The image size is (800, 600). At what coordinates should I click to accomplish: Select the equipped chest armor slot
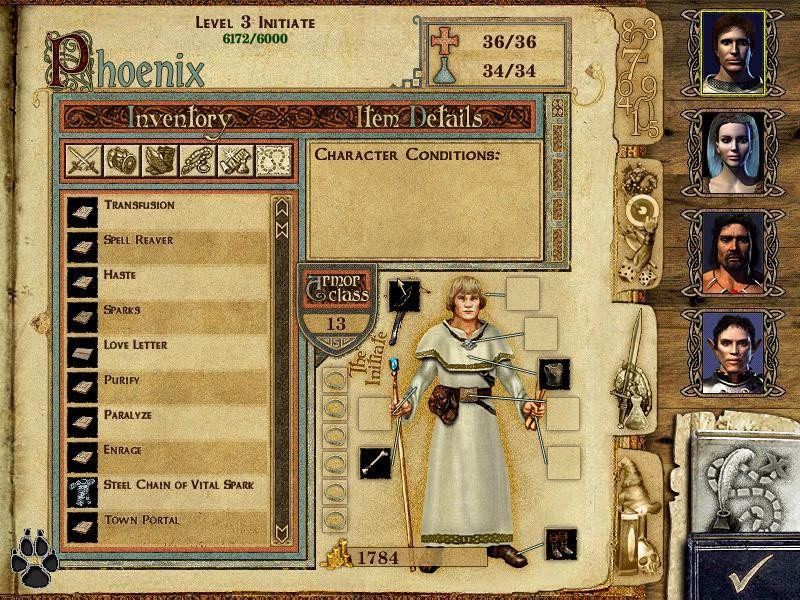click(x=554, y=374)
